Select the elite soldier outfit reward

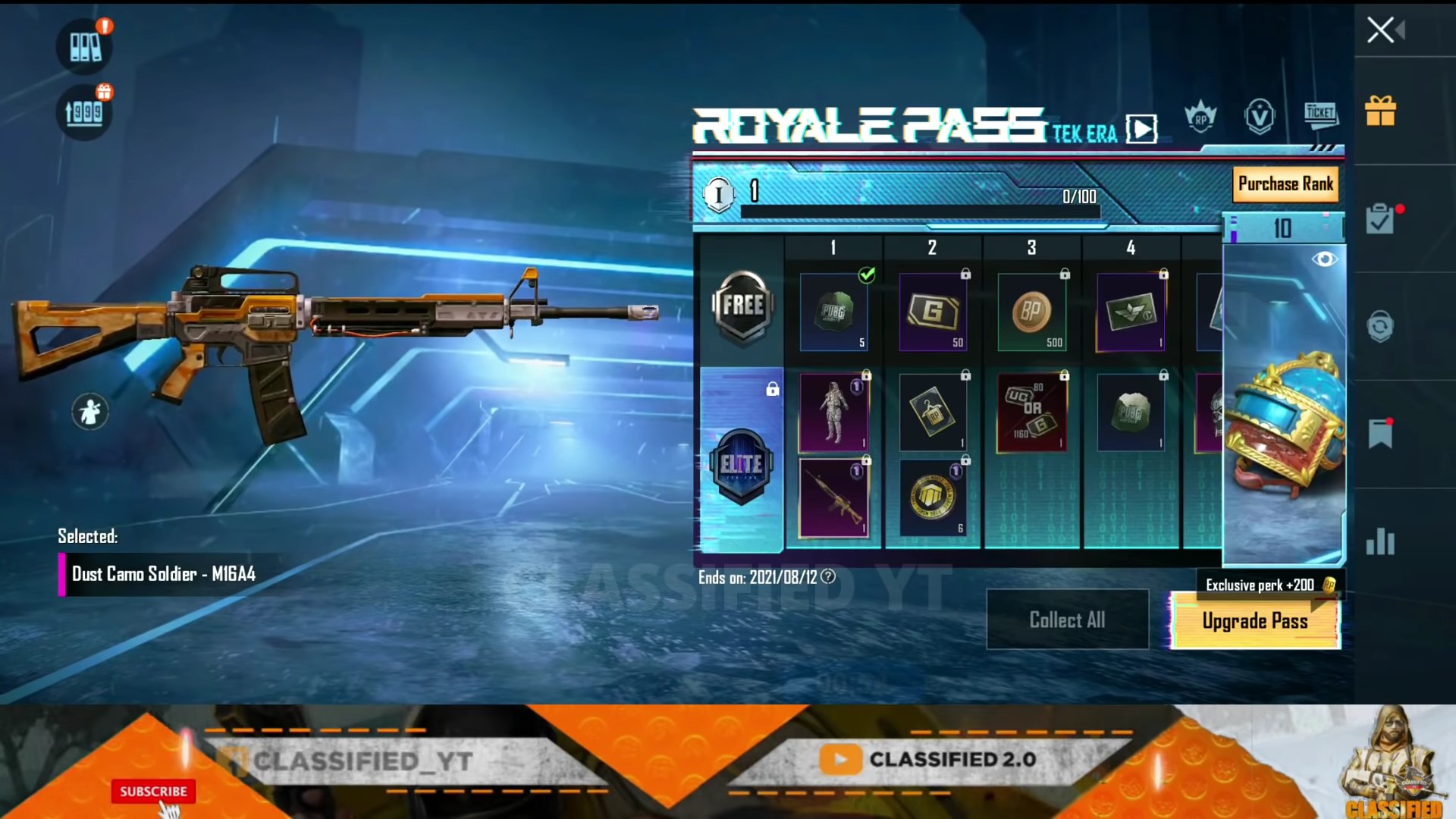coord(833,413)
